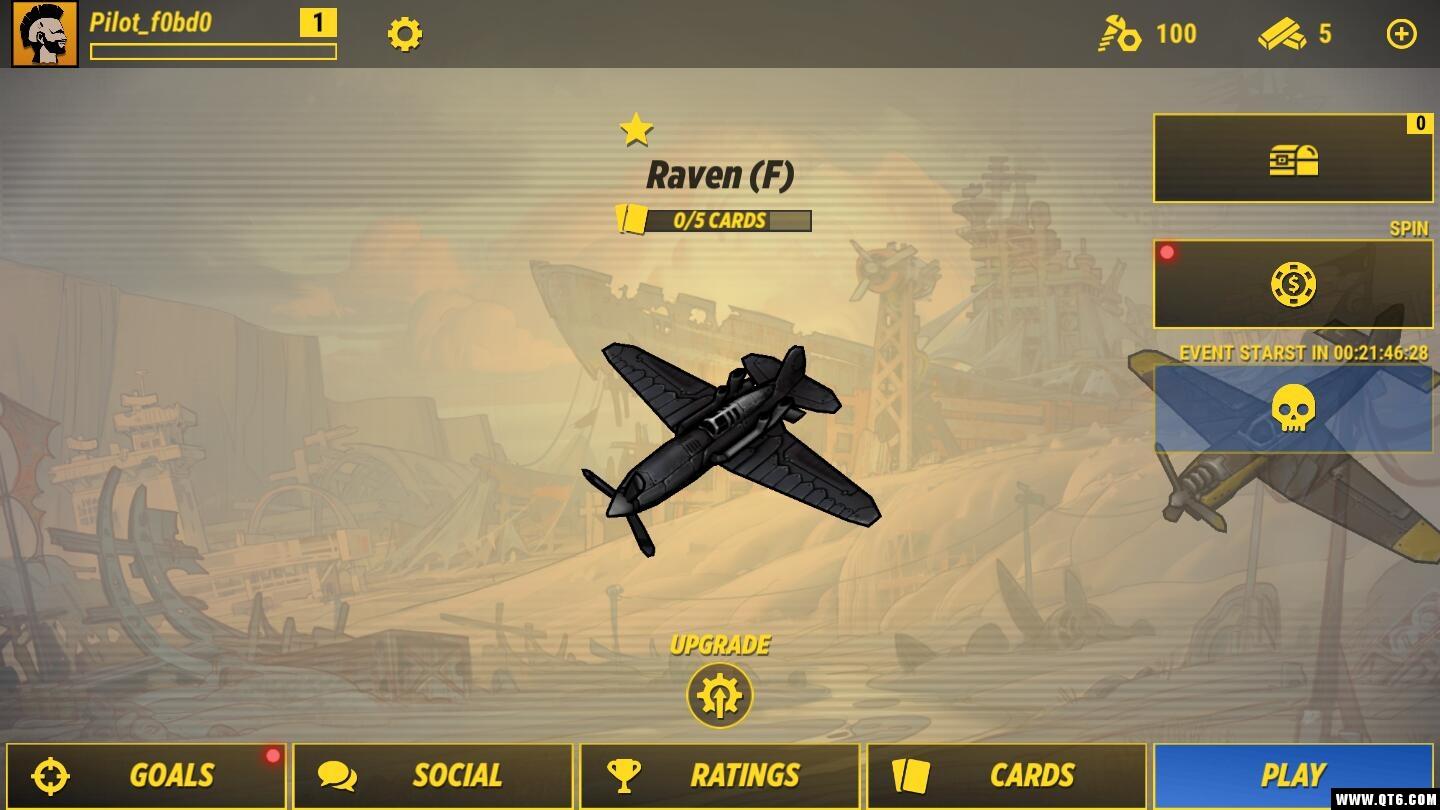Tap the pilot avatar portrait
Screen dimensions: 1440x810
[45, 35]
